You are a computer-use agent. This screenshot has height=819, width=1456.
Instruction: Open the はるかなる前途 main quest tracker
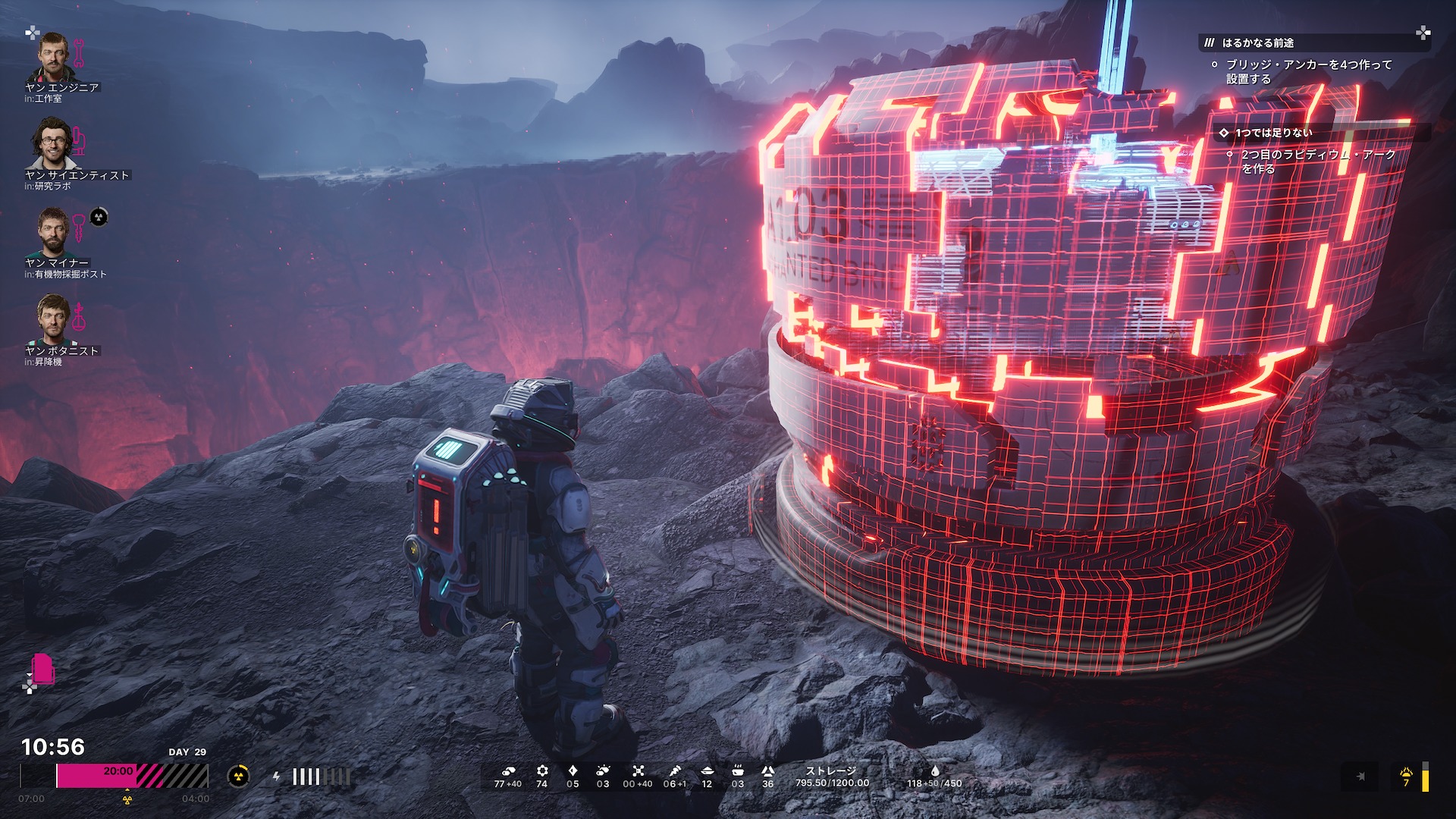1257,43
